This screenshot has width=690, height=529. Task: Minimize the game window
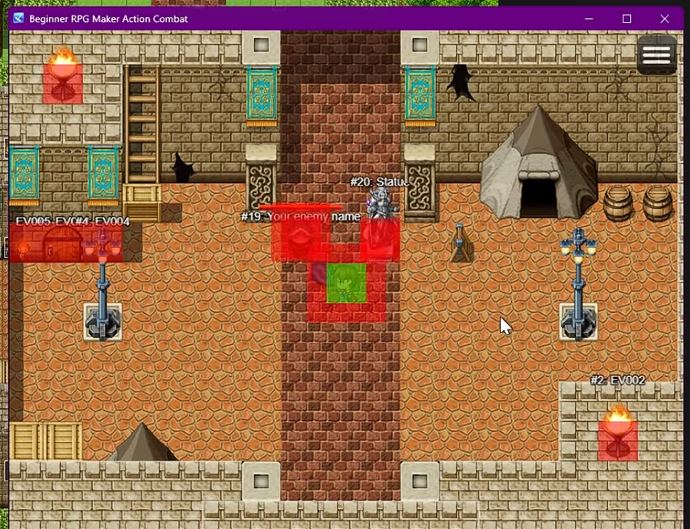(x=589, y=19)
